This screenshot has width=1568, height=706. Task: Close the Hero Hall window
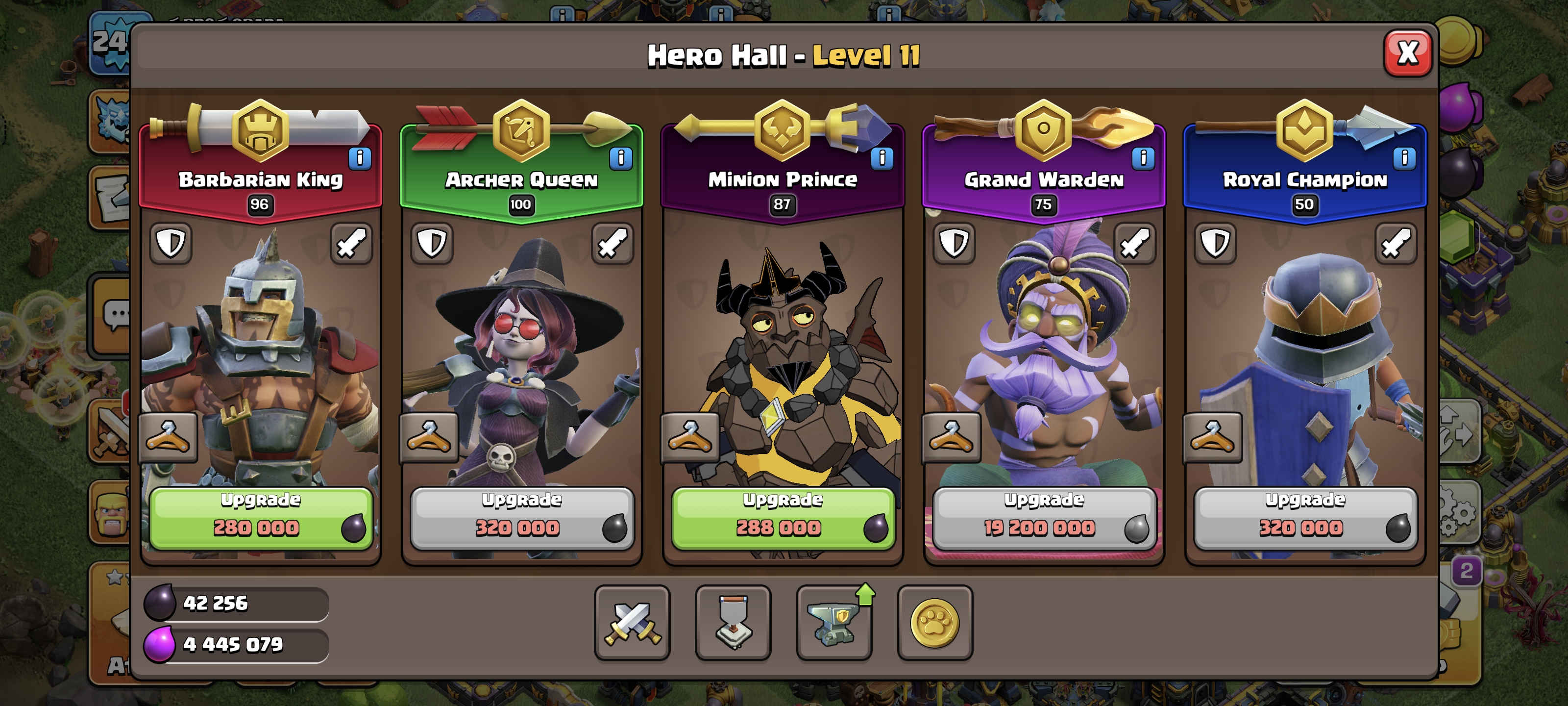pos(1407,53)
